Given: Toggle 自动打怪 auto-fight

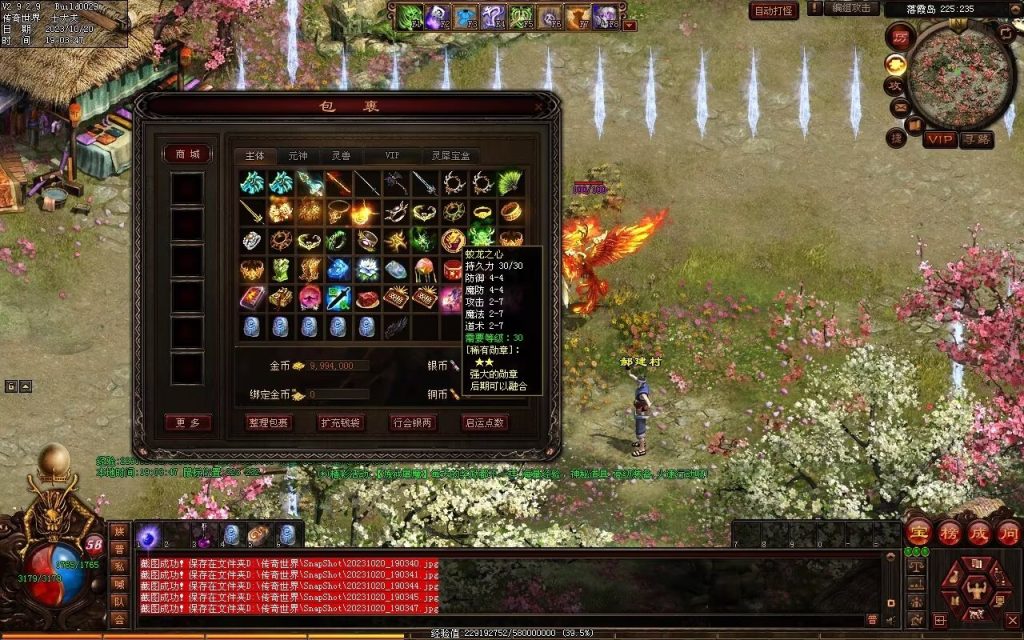Looking at the screenshot, I should point(773,11).
